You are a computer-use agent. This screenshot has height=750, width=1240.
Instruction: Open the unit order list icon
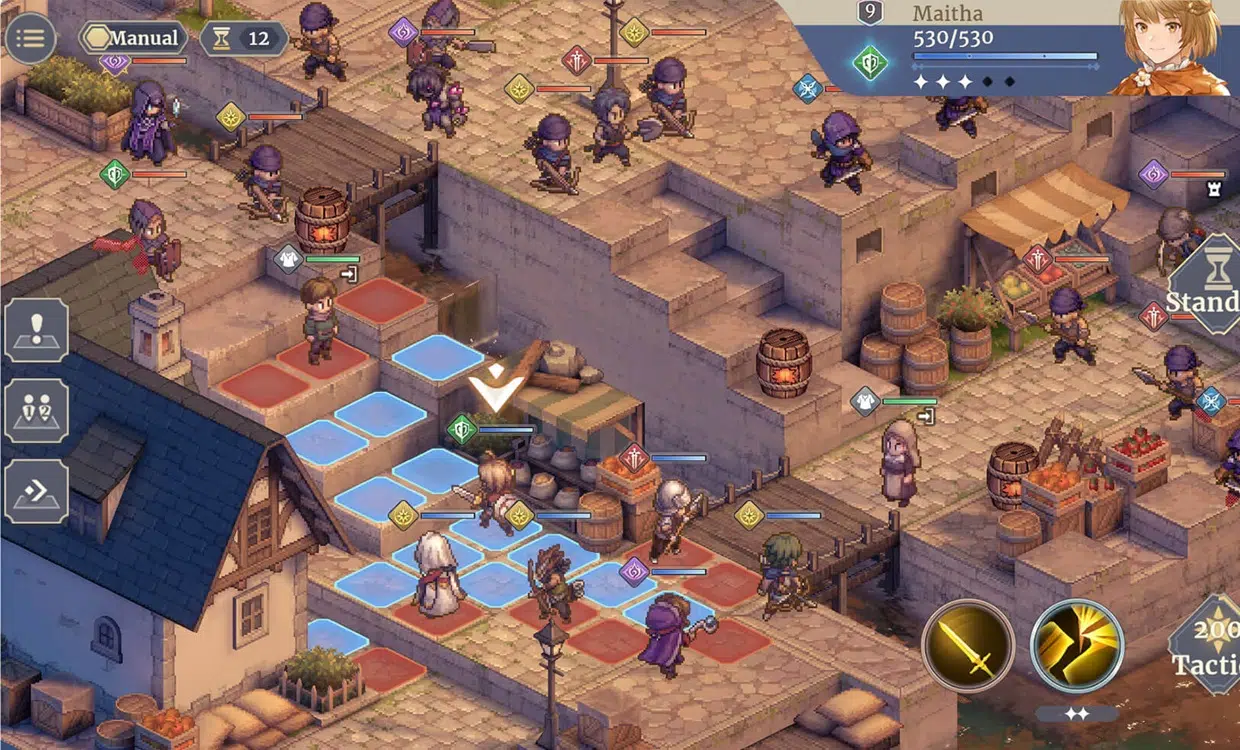click(x=37, y=410)
